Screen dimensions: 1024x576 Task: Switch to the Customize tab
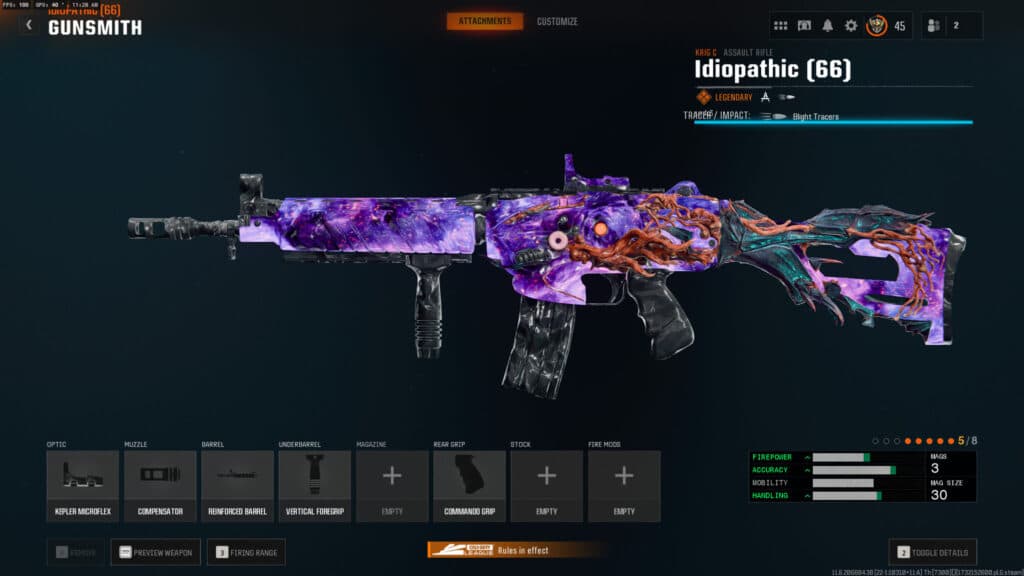click(557, 21)
